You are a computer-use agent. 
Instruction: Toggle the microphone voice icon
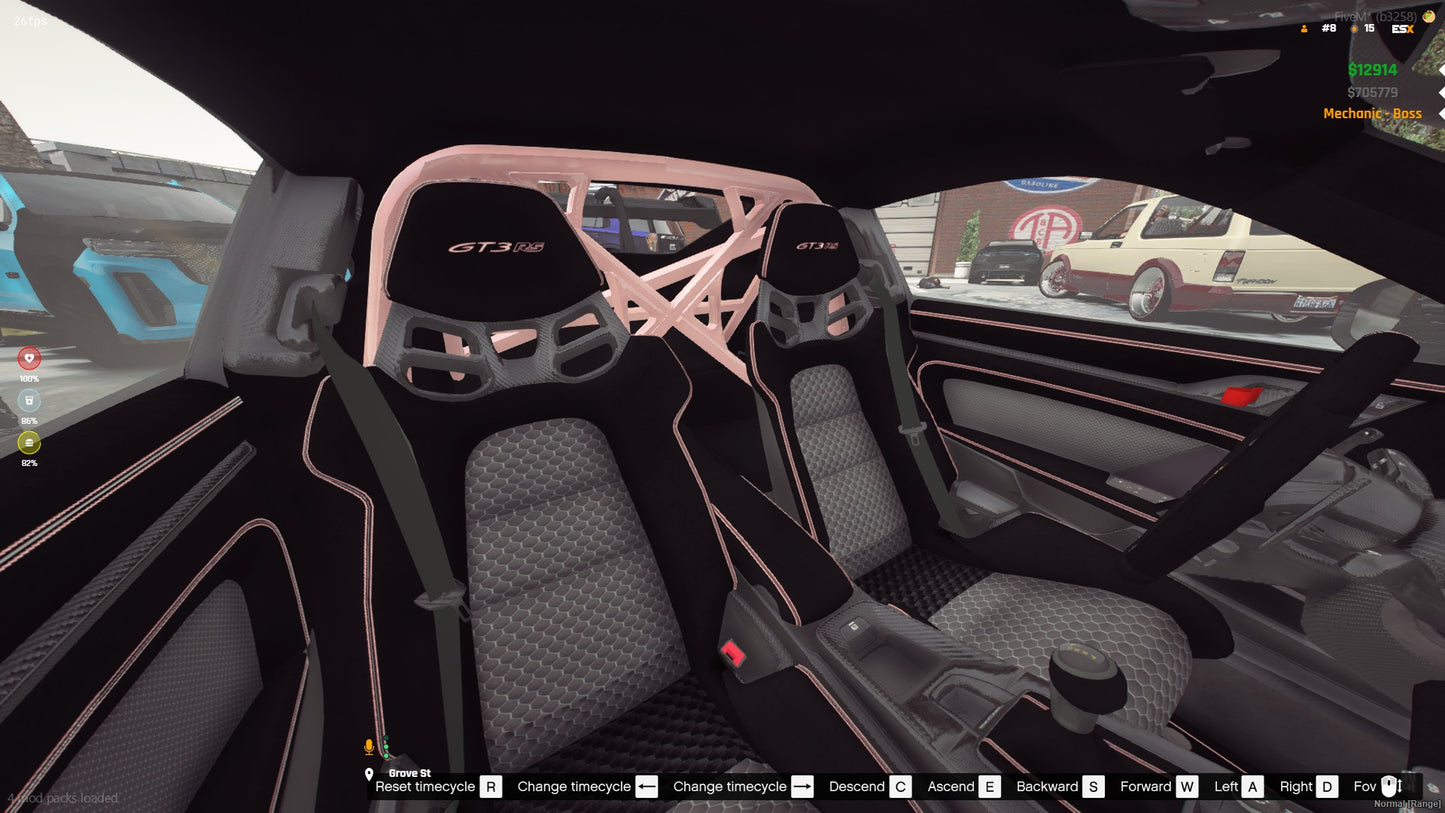pyautogui.click(x=367, y=745)
